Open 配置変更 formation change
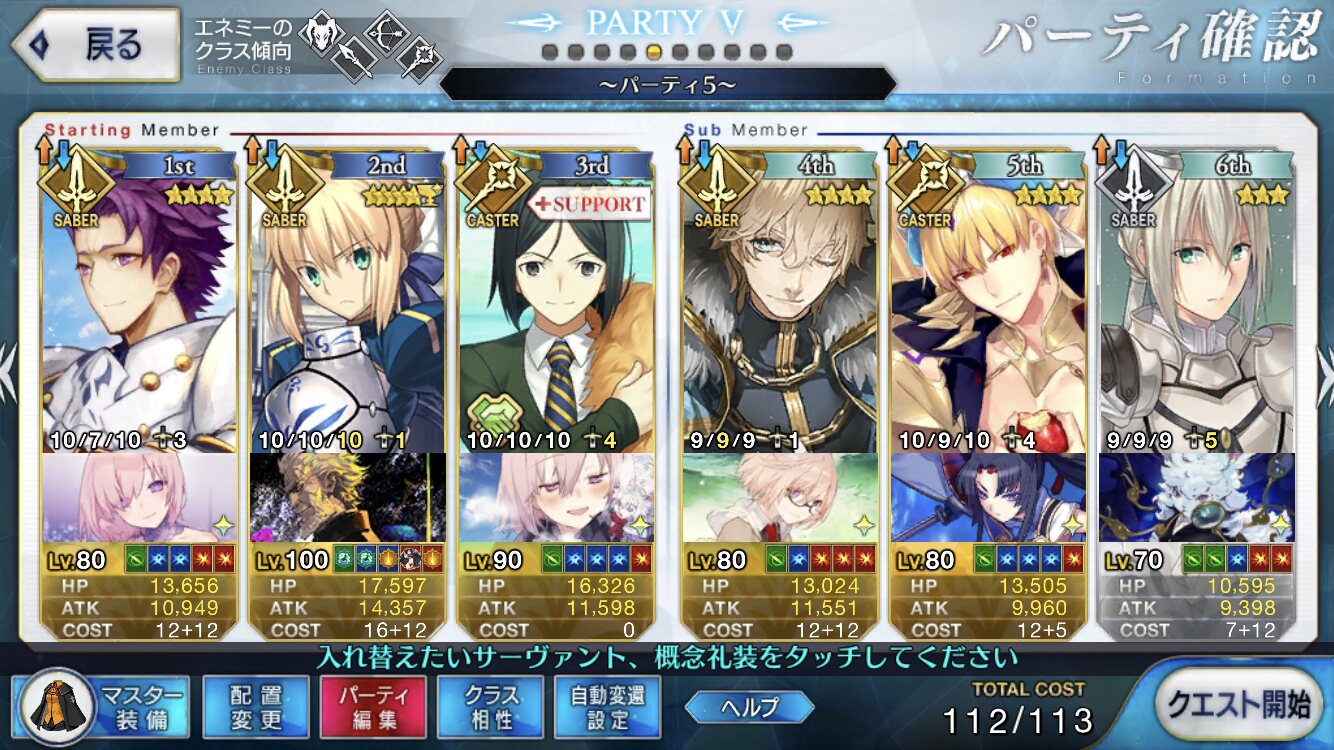Viewport: 1334px width, 750px height. pos(254,707)
